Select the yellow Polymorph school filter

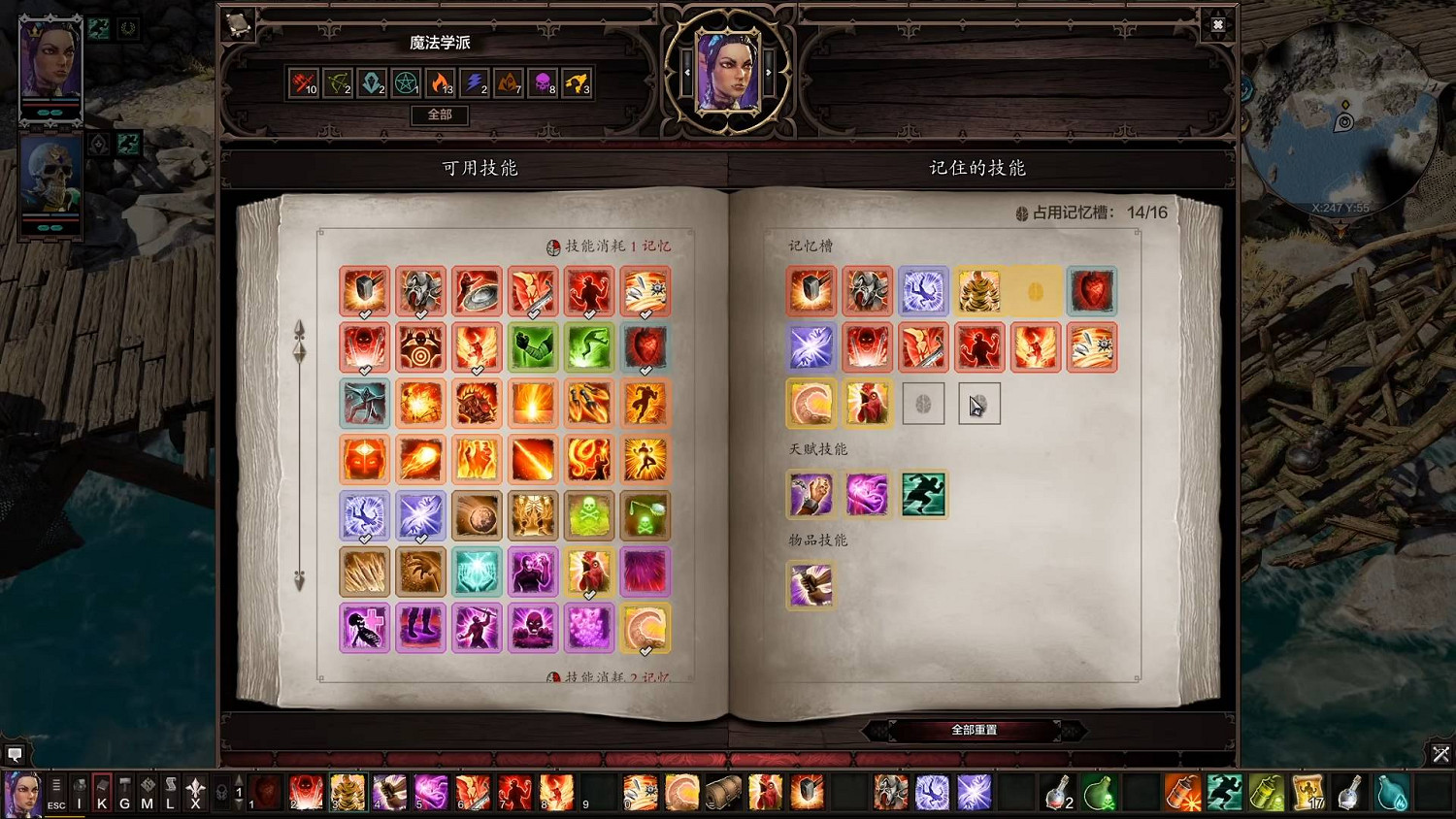click(577, 83)
